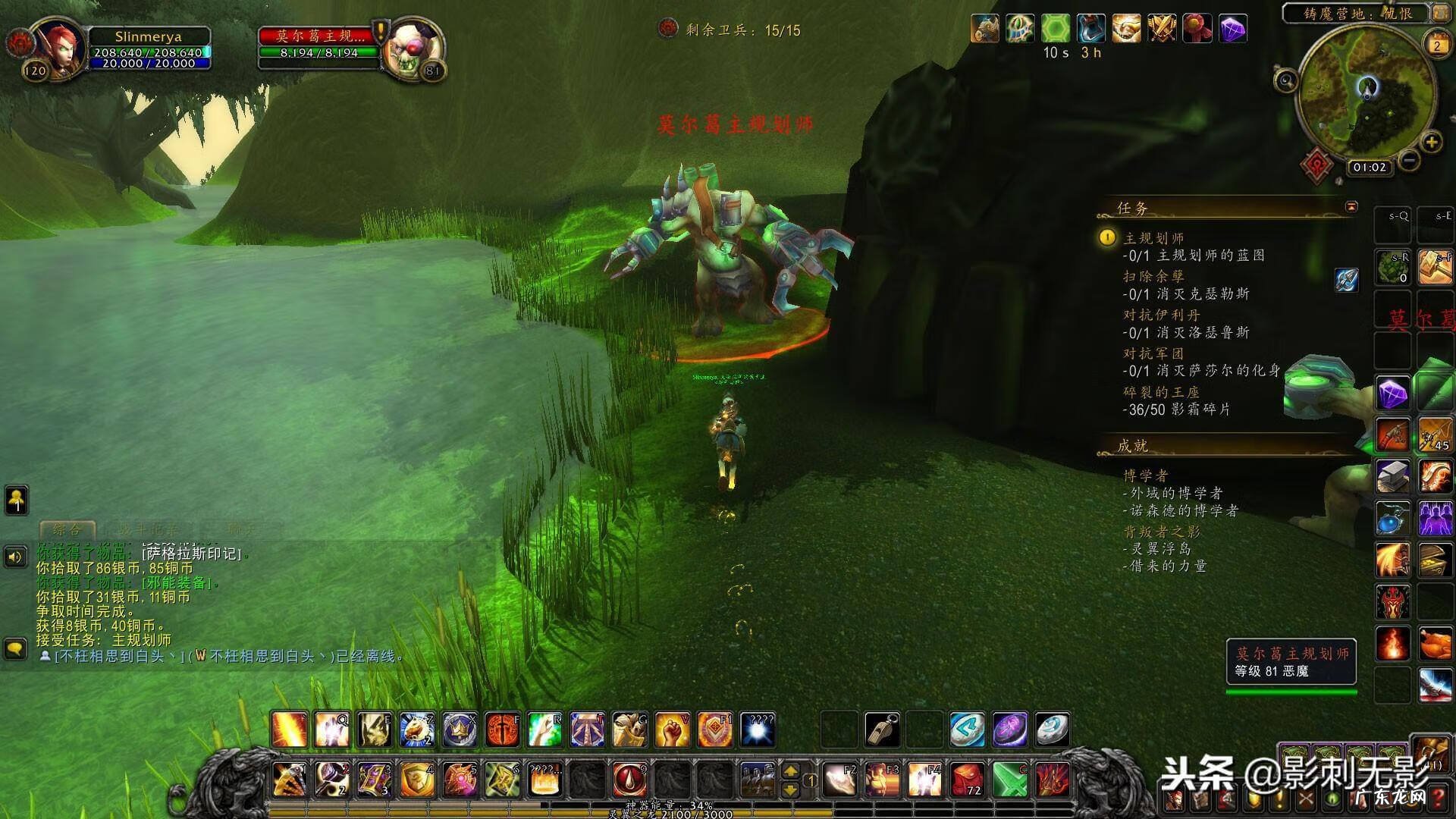Click the purple gem buff icon
Screen dimensions: 1456x819
(1234, 30)
